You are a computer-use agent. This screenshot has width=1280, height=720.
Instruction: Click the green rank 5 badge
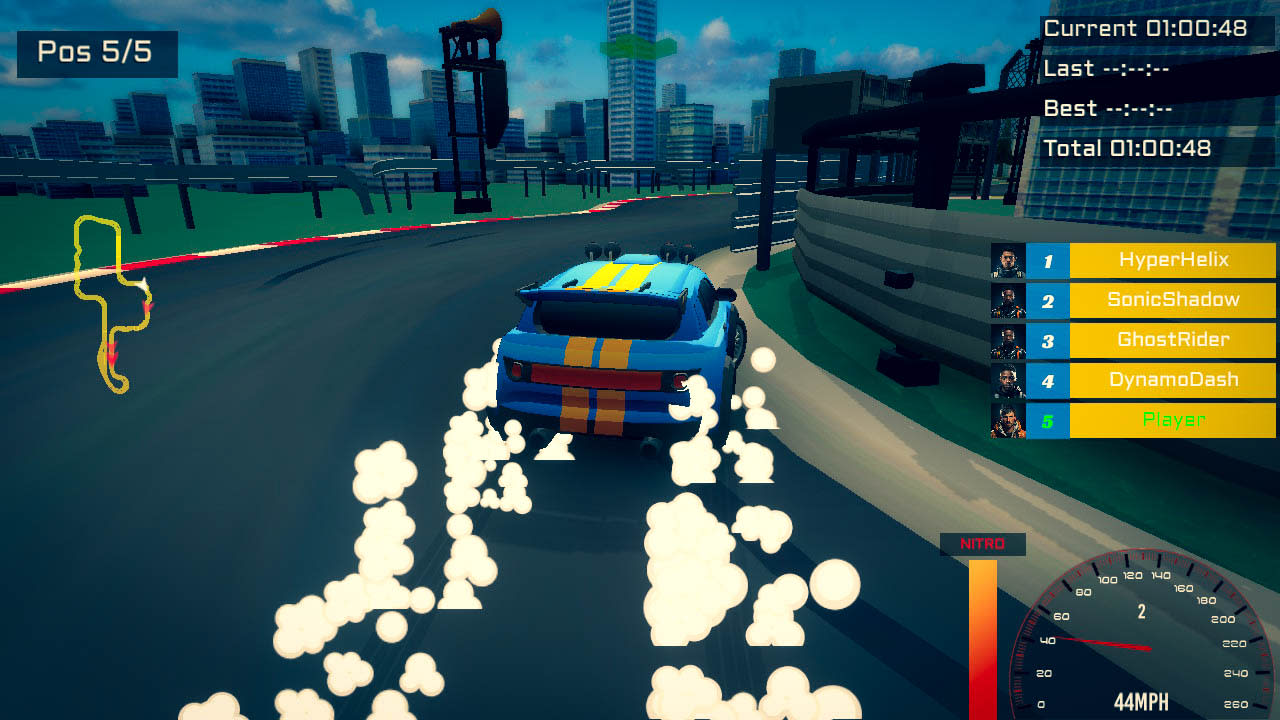1049,420
